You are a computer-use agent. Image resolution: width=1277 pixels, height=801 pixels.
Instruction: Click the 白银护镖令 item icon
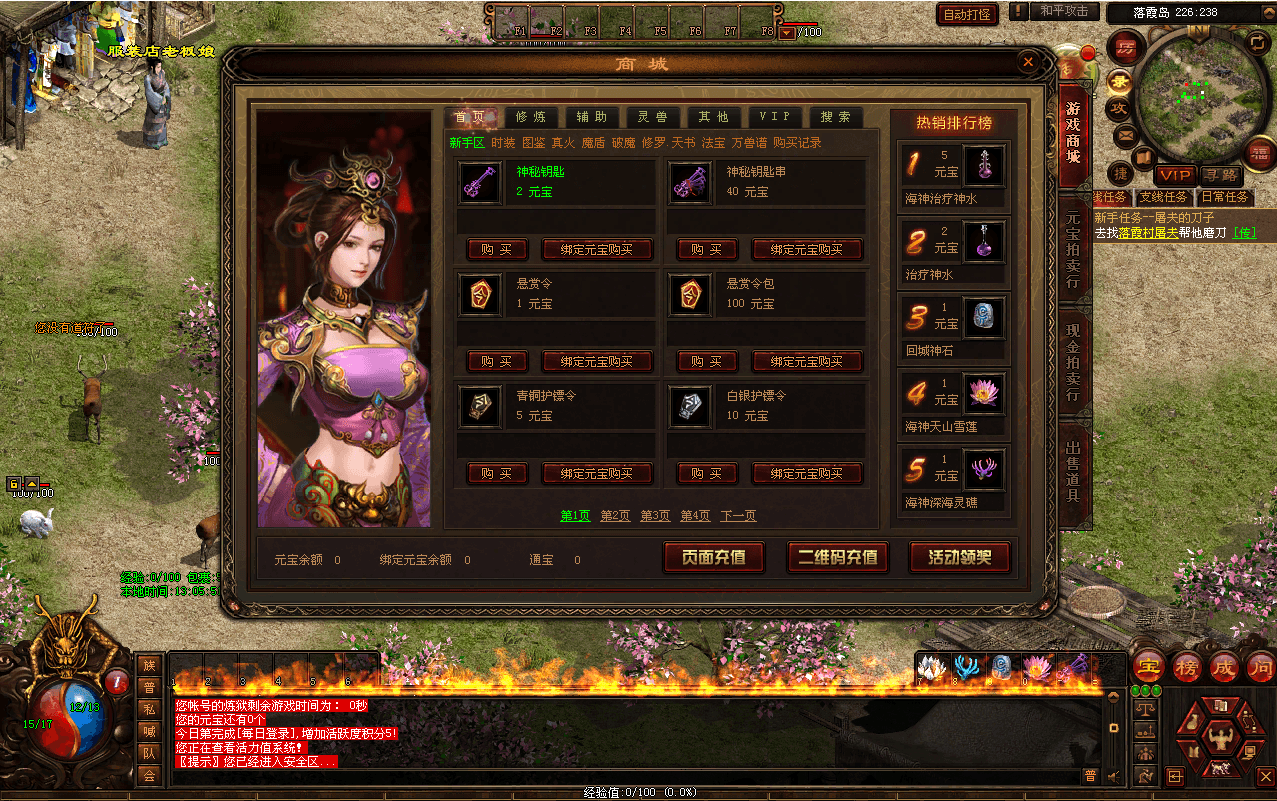(x=688, y=406)
